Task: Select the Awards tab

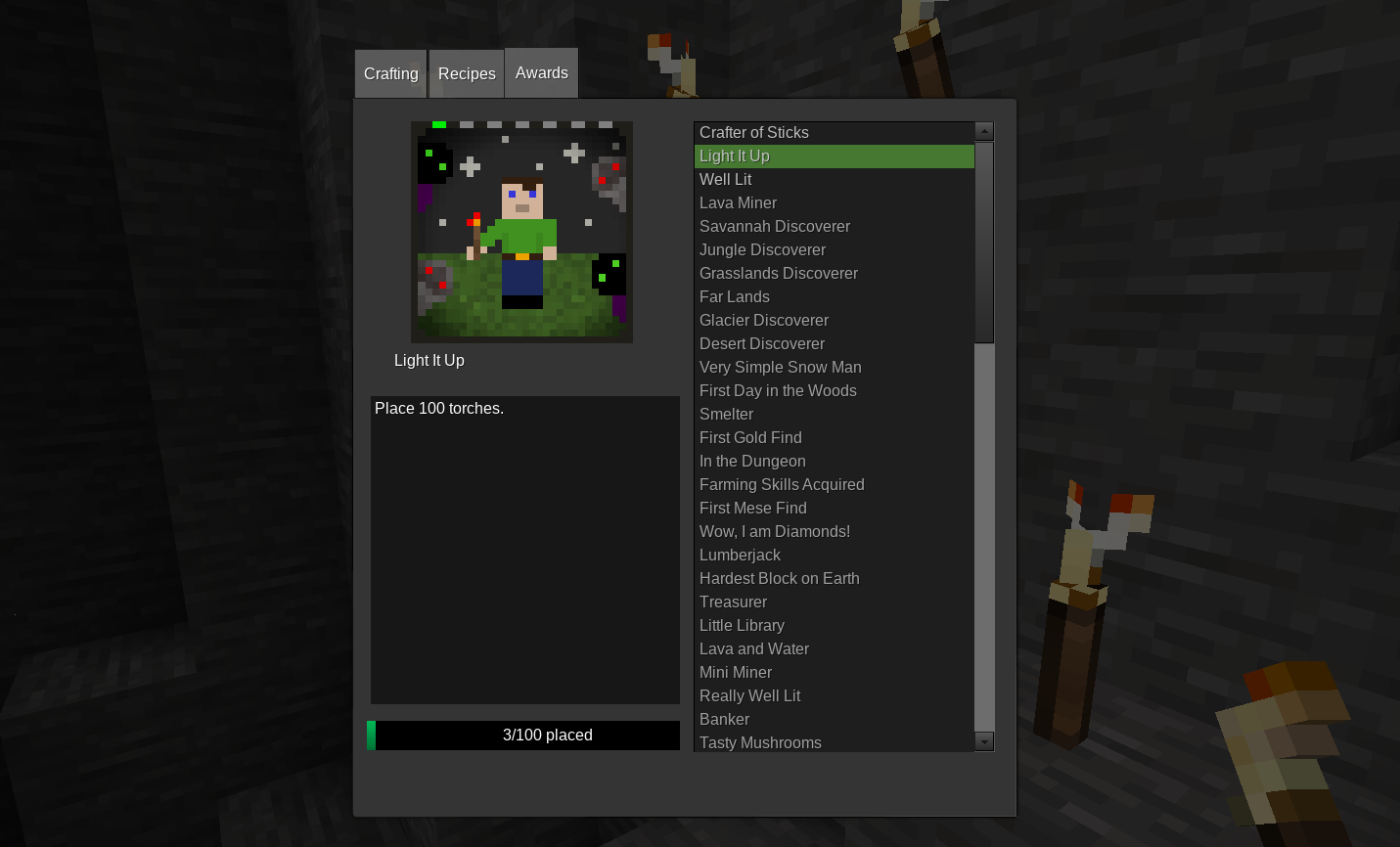Action: pyautogui.click(x=542, y=73)
